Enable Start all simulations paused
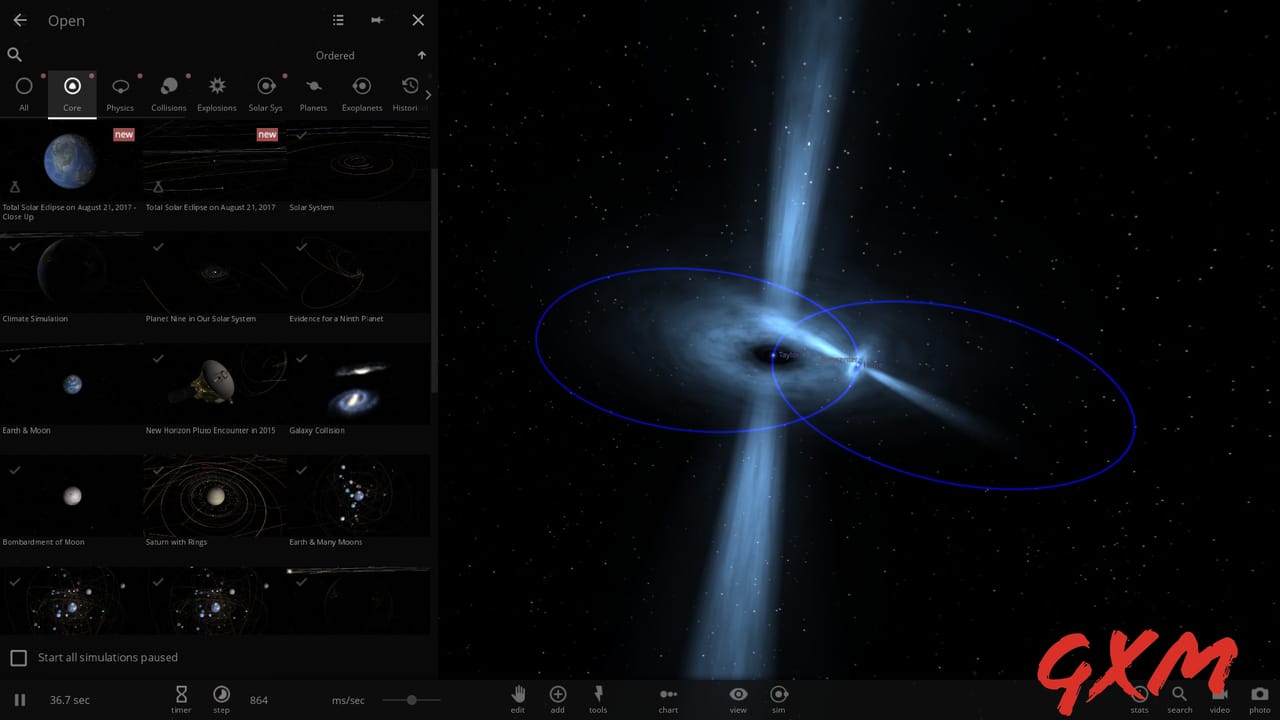The width and height of the screenshot is (1280, 720). point(18,657)
